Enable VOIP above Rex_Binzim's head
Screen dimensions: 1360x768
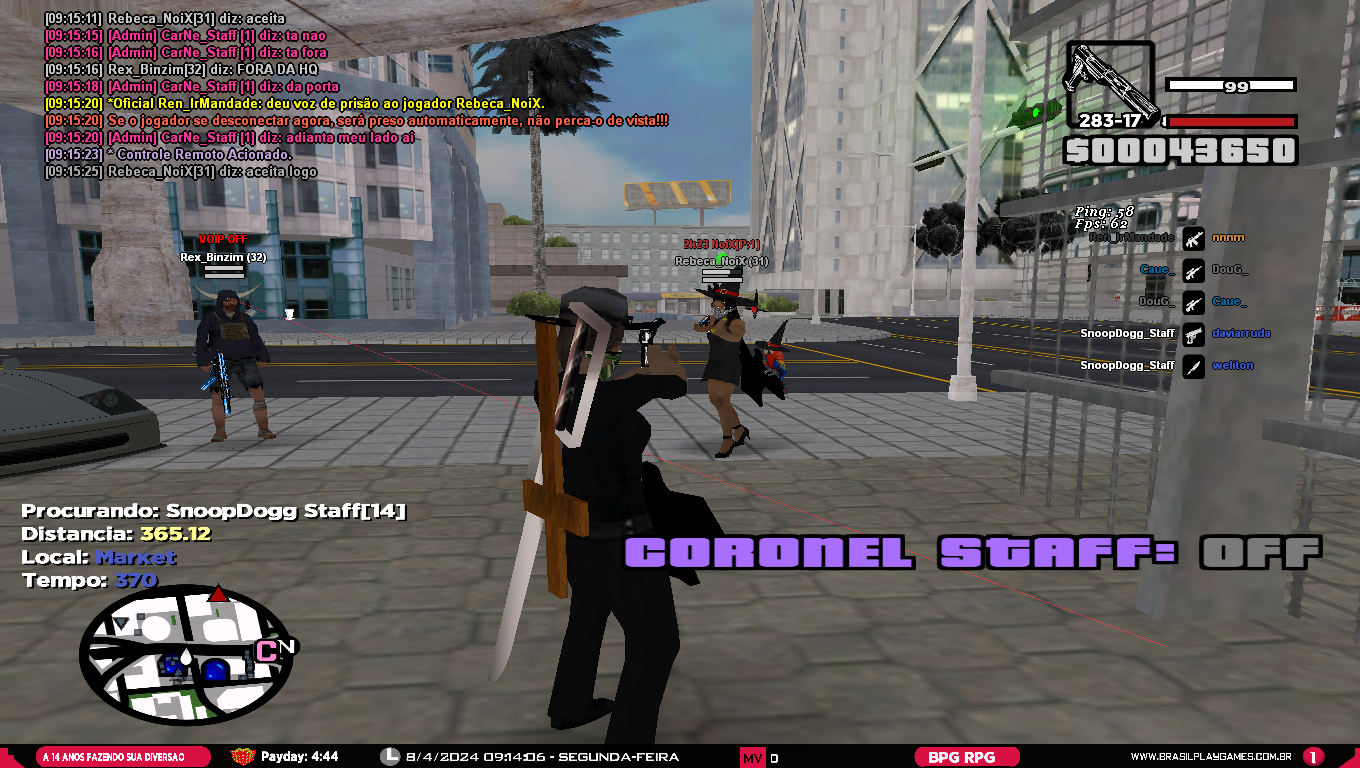click(222, 240)
